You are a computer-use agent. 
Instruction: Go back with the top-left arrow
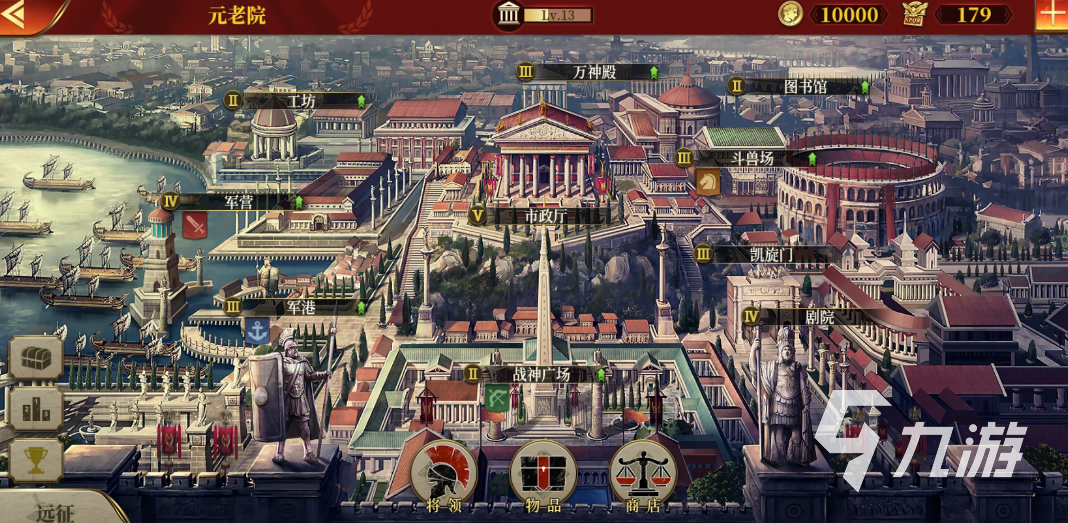coord(18,15)
